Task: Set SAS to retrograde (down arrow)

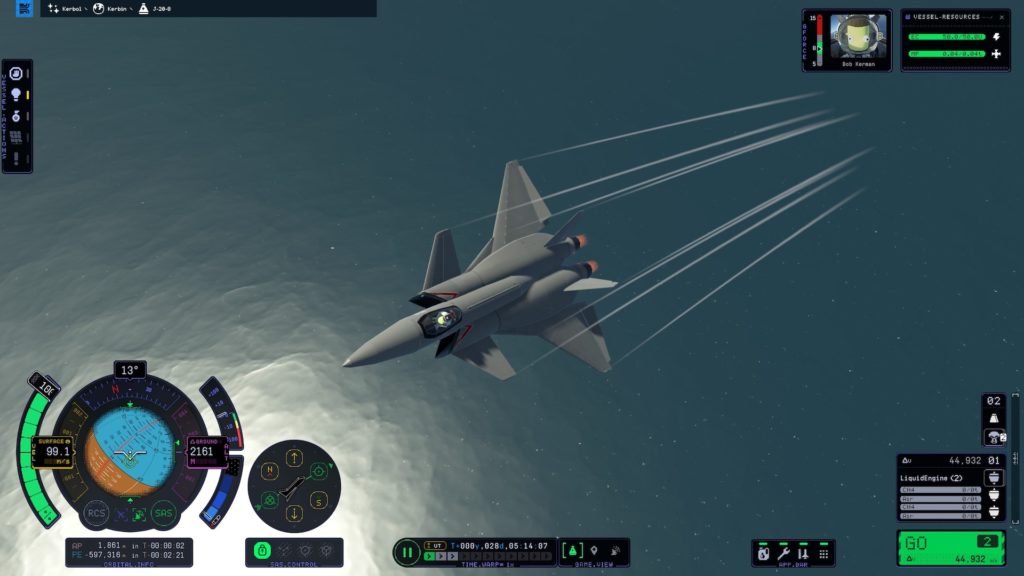Action: [294, 513]
